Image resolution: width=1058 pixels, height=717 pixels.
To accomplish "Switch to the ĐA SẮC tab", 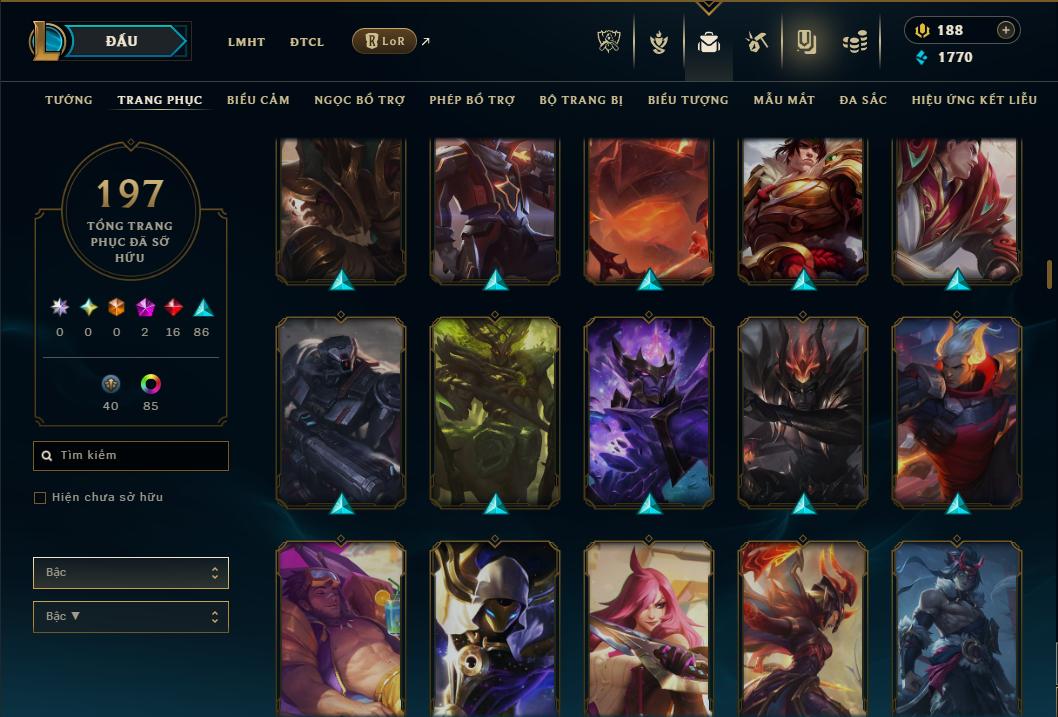I will [x=863, y=100].
